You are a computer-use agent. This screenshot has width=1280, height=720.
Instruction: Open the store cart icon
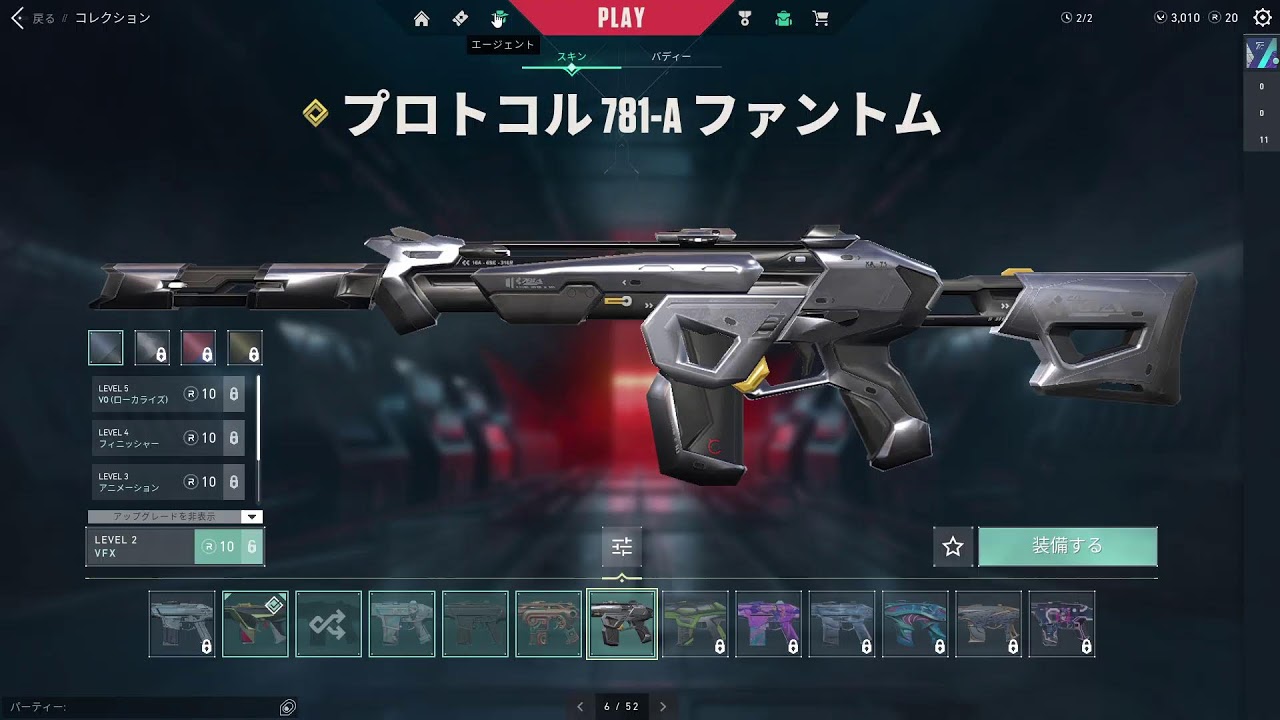[821, 17]
